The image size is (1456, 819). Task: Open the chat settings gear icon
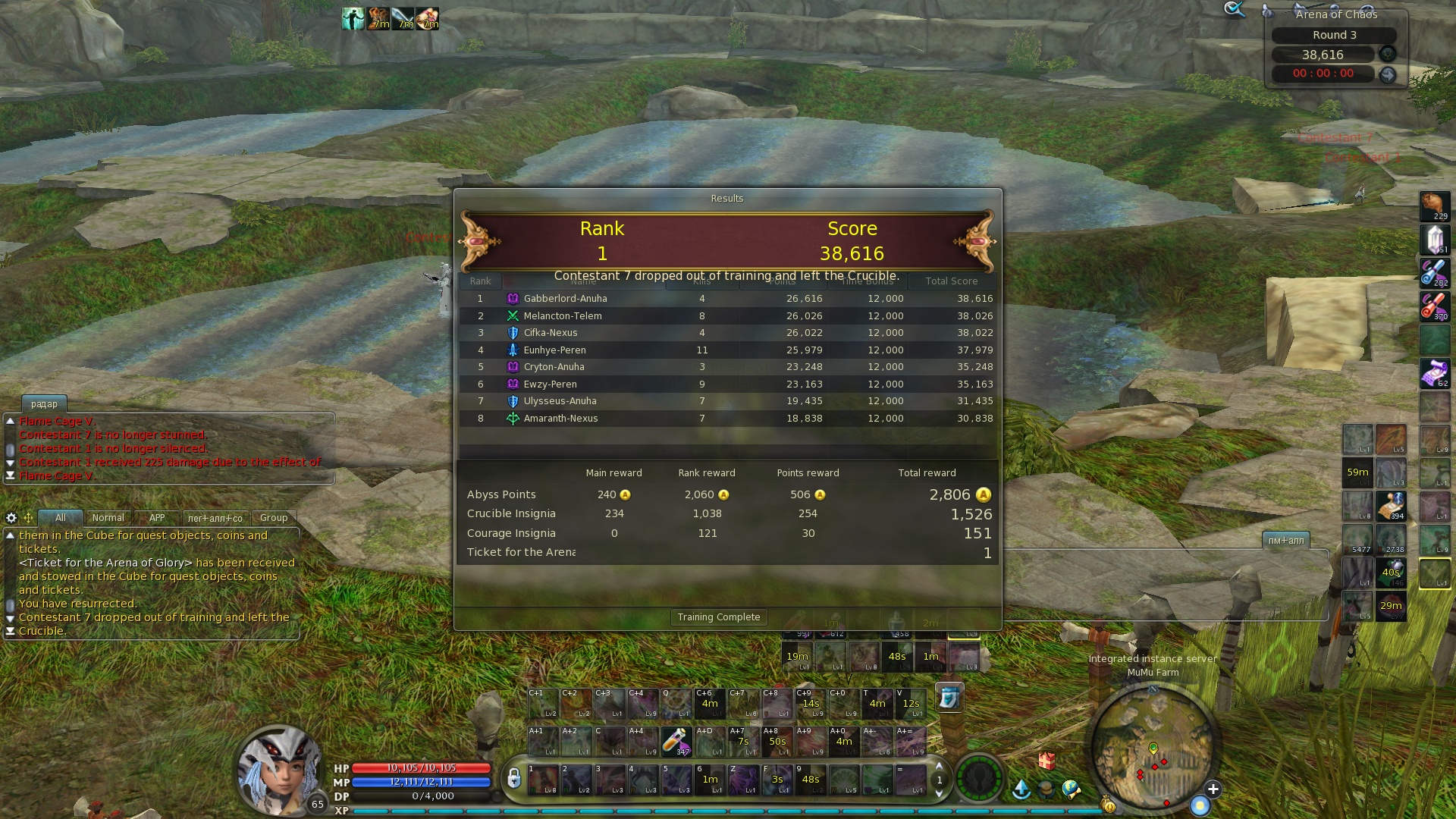(x=11, y=517)
